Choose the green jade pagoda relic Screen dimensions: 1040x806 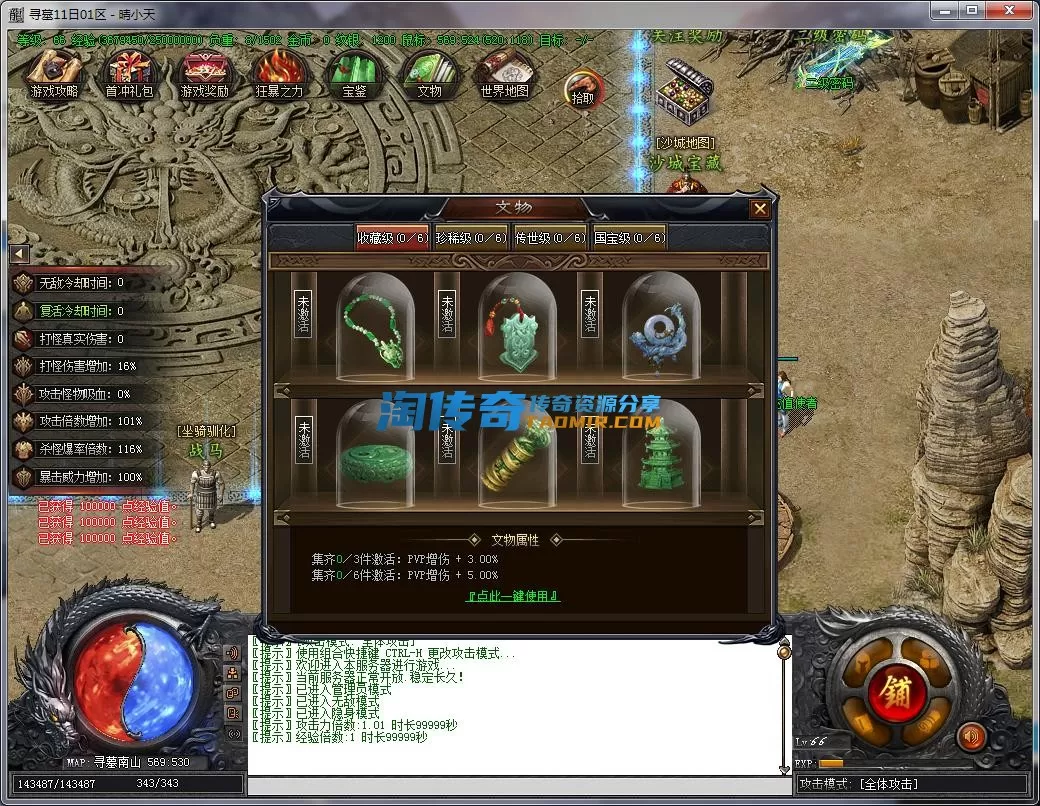[658, 455]
